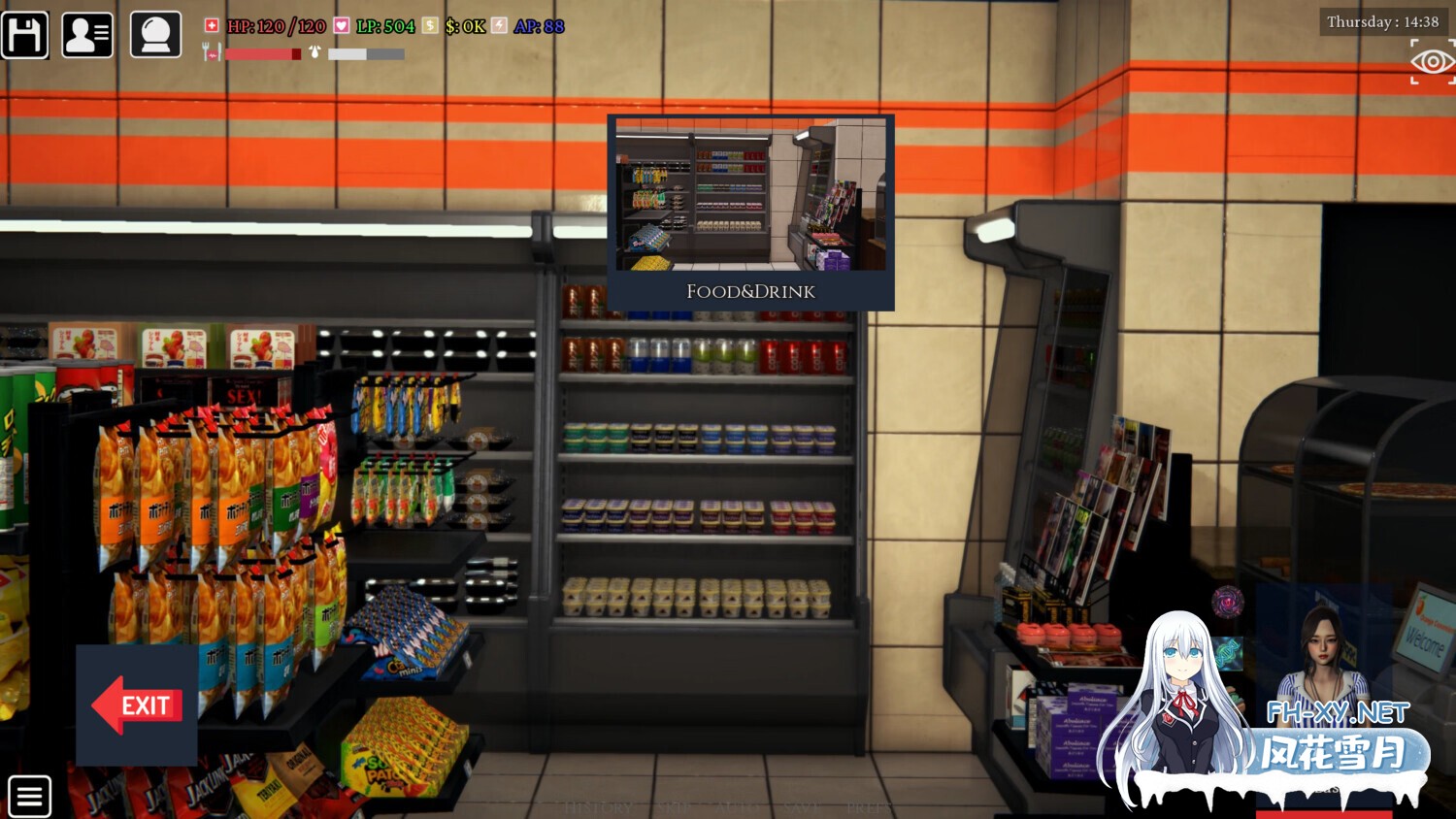The width and height of the screenshot is (1456, 819).
Task: Click the floppy disk save icon
Action: click(x=25, y=35)
